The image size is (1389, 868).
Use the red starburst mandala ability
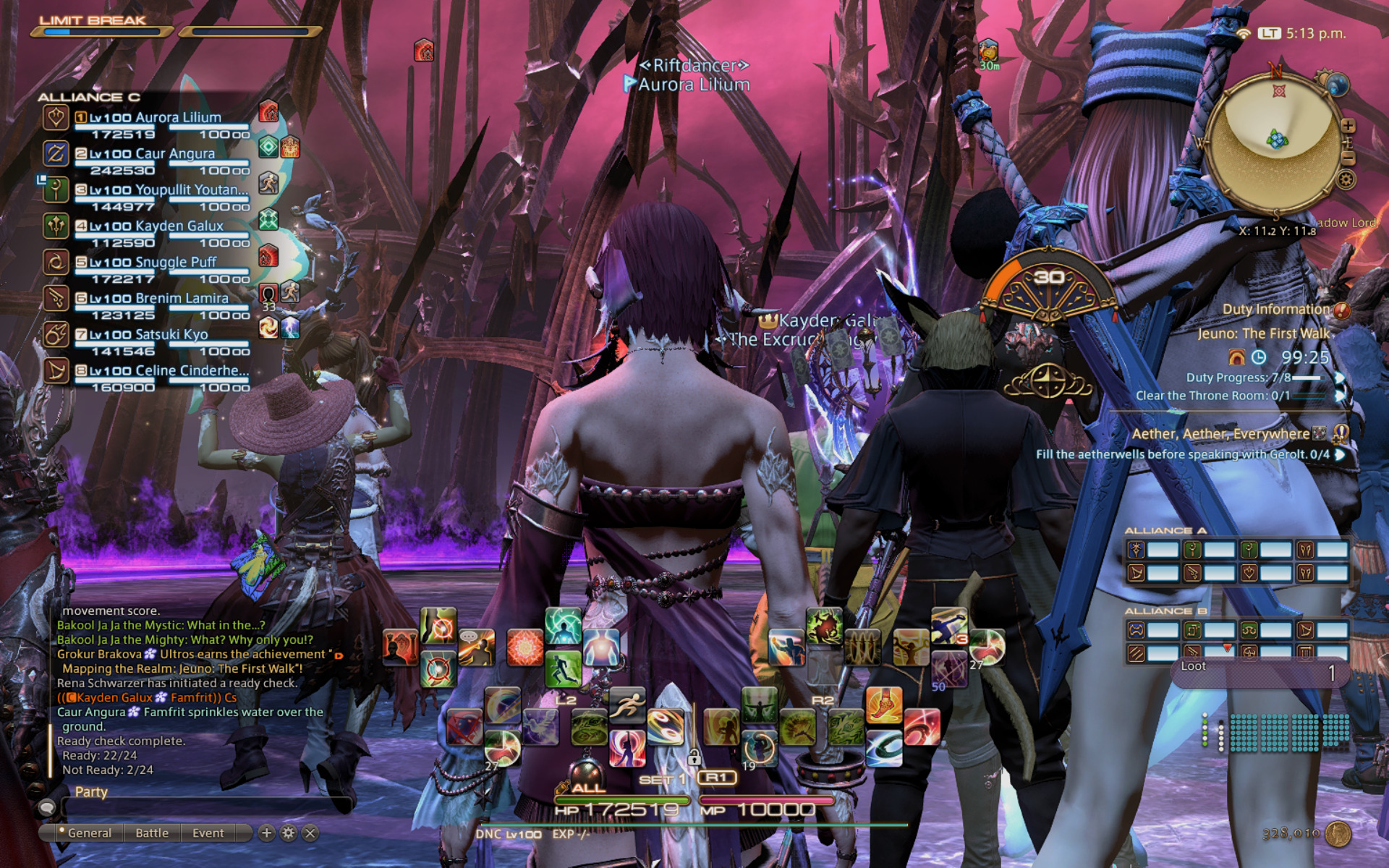click(524, 647)
